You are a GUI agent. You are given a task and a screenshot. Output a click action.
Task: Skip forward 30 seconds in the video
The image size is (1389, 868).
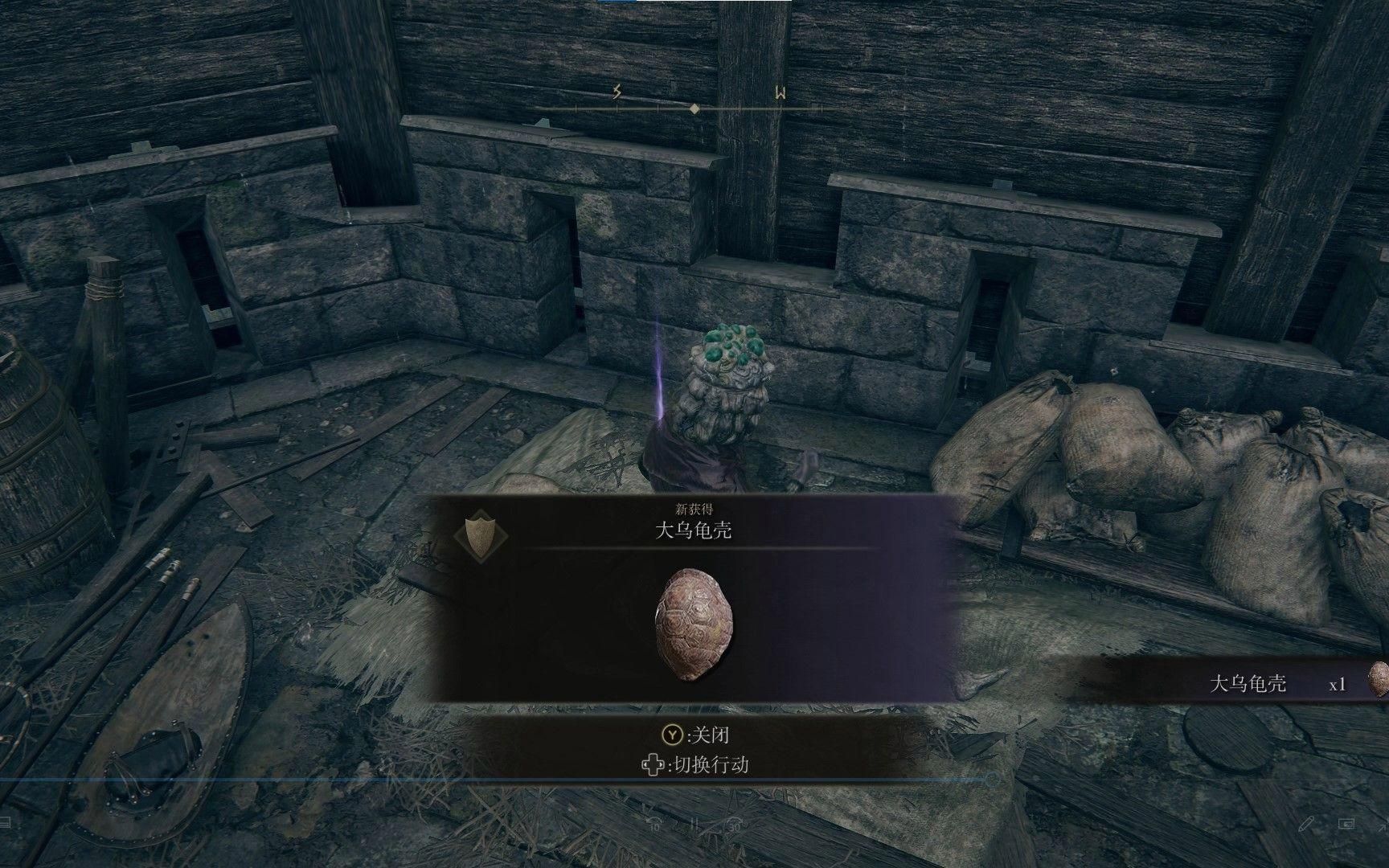click(734, 825)
